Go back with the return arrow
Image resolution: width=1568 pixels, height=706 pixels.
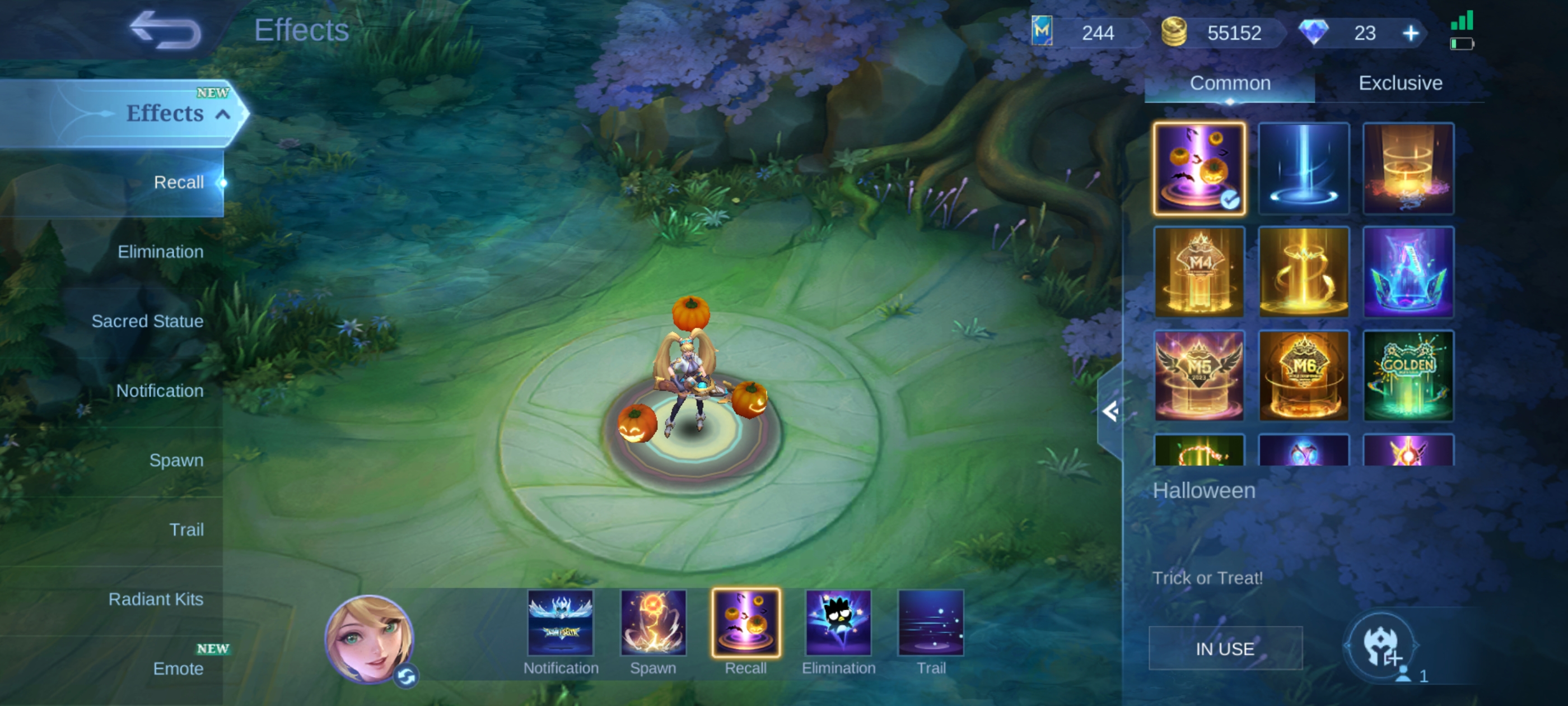point(166,30)
